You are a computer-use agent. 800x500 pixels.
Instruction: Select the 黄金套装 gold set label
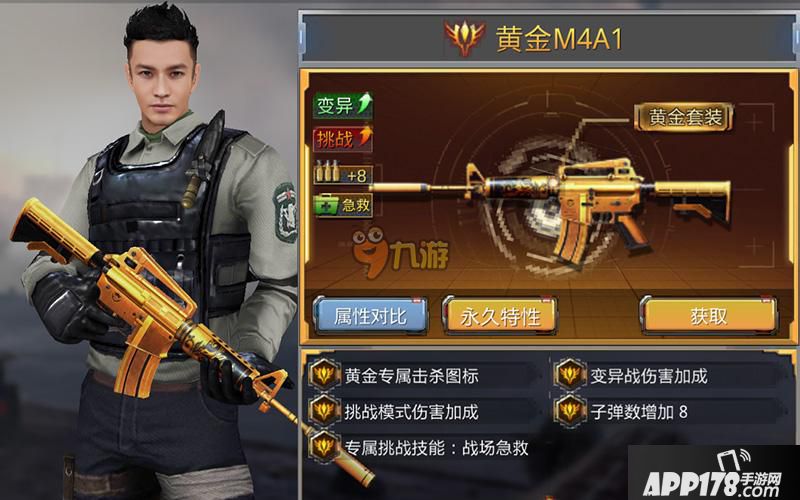685,116
